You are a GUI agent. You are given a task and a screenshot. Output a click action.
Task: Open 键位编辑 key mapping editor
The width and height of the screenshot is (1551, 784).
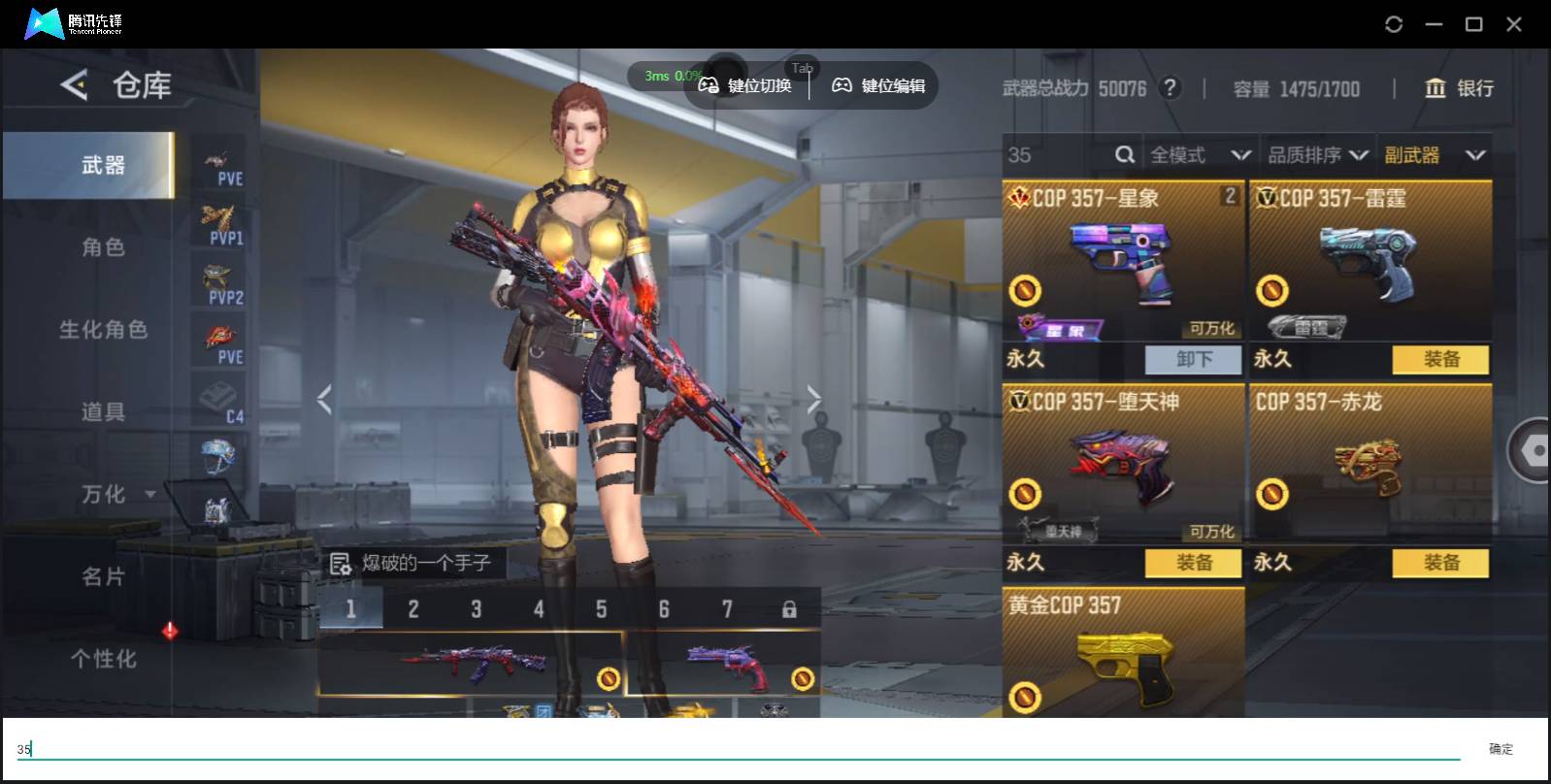[x=878, y=86]
